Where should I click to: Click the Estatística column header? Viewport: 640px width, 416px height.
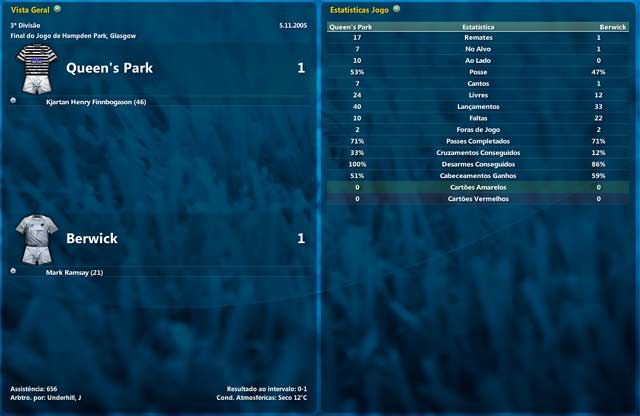tap(478, 27)
